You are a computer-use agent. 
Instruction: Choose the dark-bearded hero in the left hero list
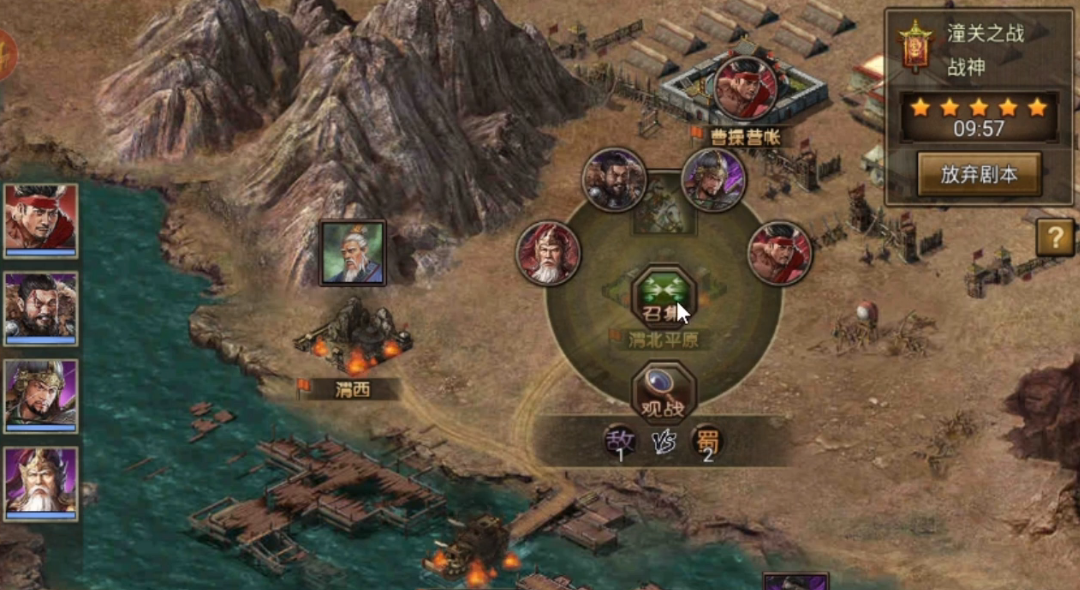41,308
